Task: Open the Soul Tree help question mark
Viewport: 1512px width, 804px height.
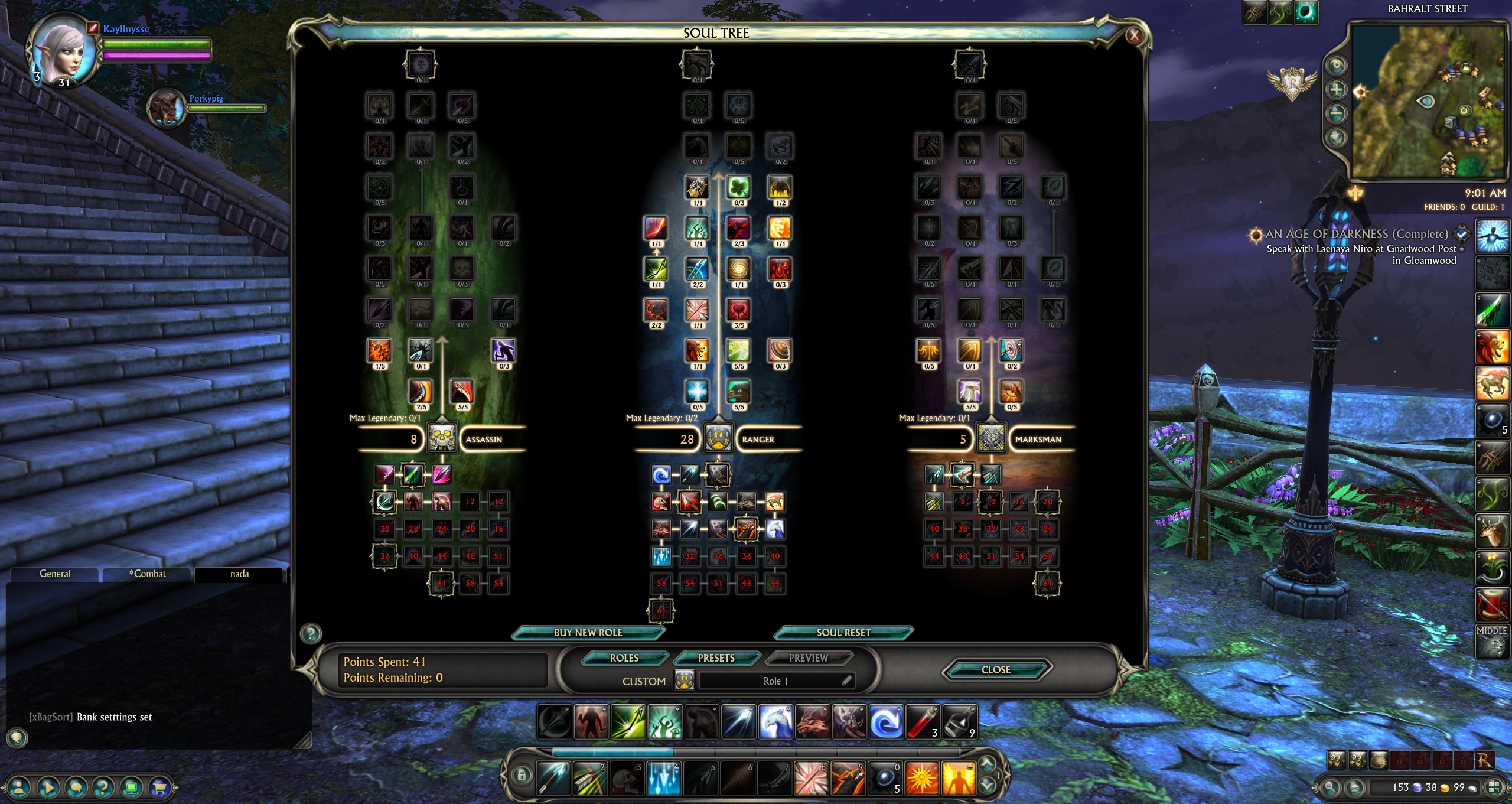Action: [x=311, y=633]
